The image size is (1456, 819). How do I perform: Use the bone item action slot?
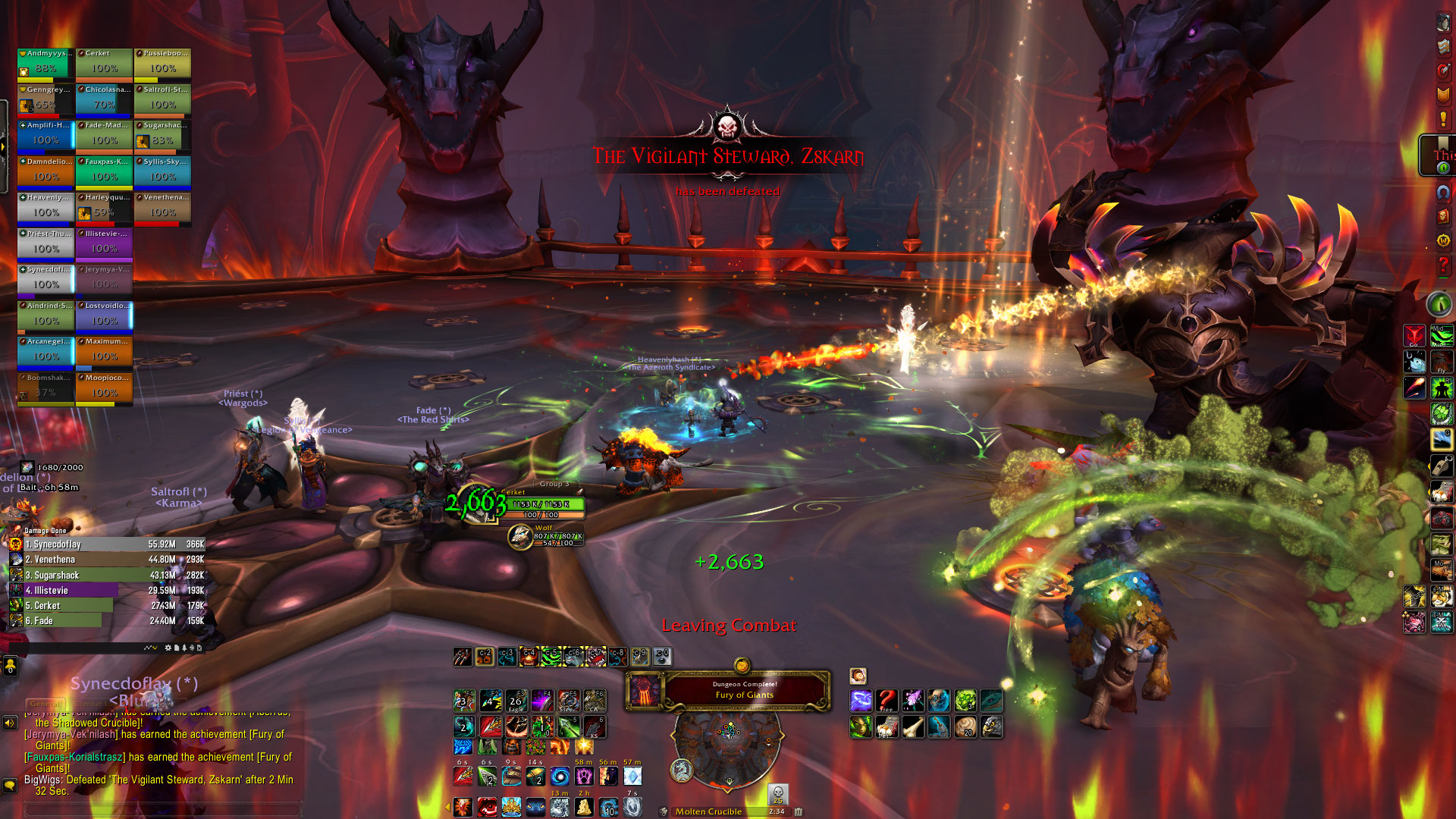913,727
